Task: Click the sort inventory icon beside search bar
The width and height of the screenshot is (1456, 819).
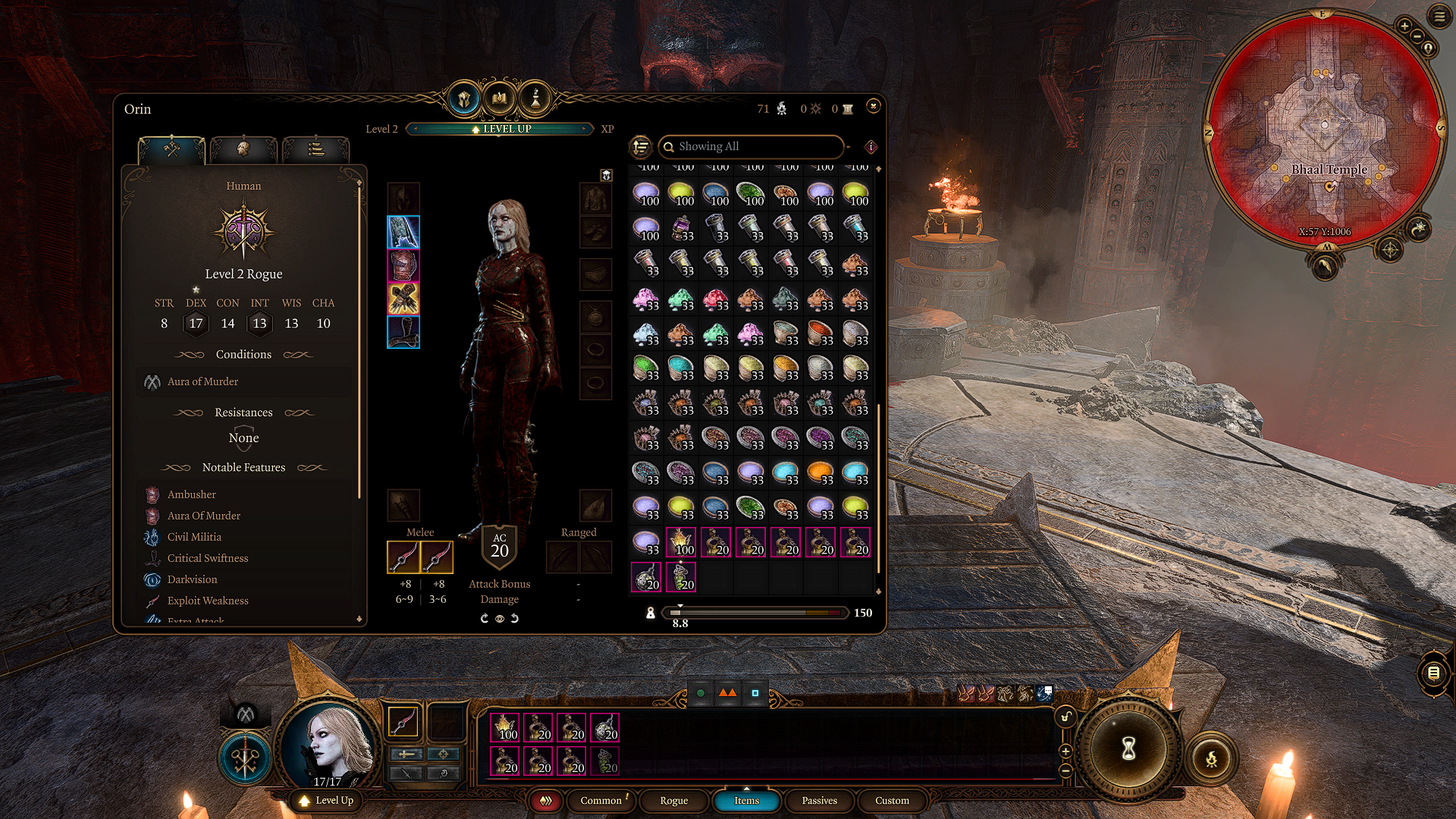Action: [x=641, y=146]
